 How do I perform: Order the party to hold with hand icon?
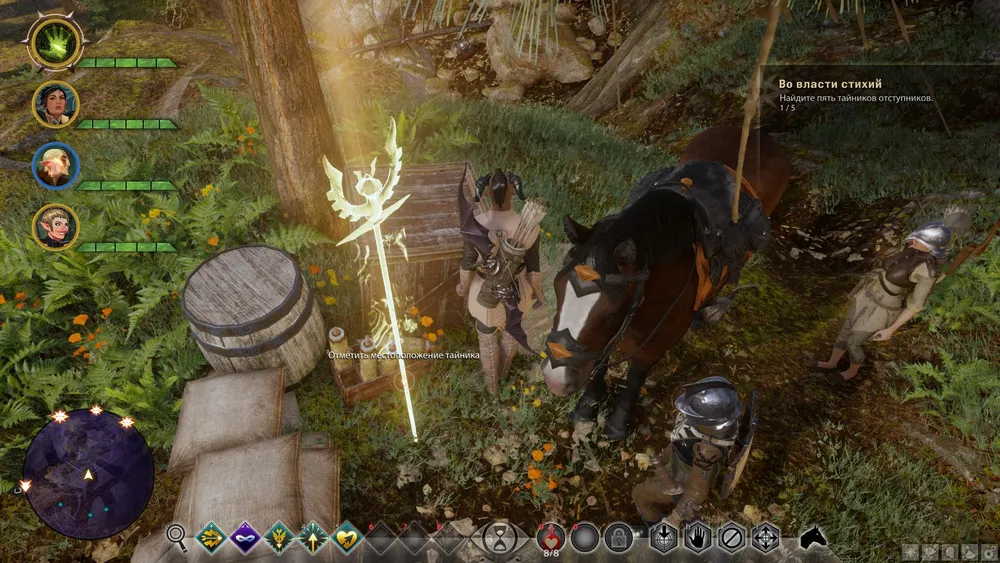tap(697, 538)
